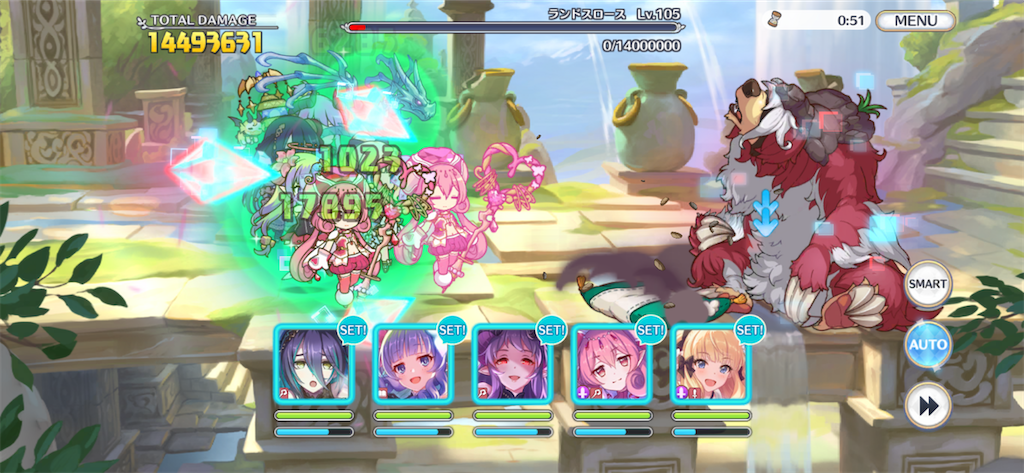The width and height of the screenshot is (1024, 473).
Task: Select the green-haired character portrait
Action: click(x=314, y=364)
